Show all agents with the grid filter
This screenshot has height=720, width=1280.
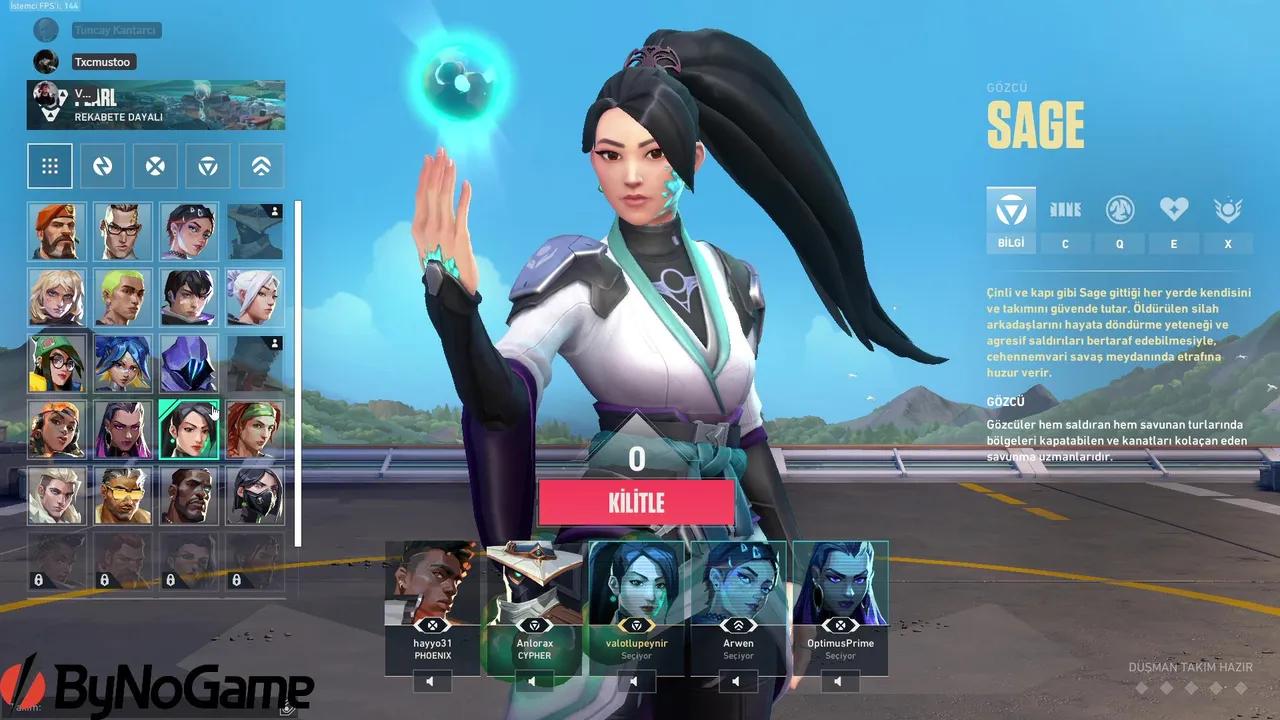49,165
